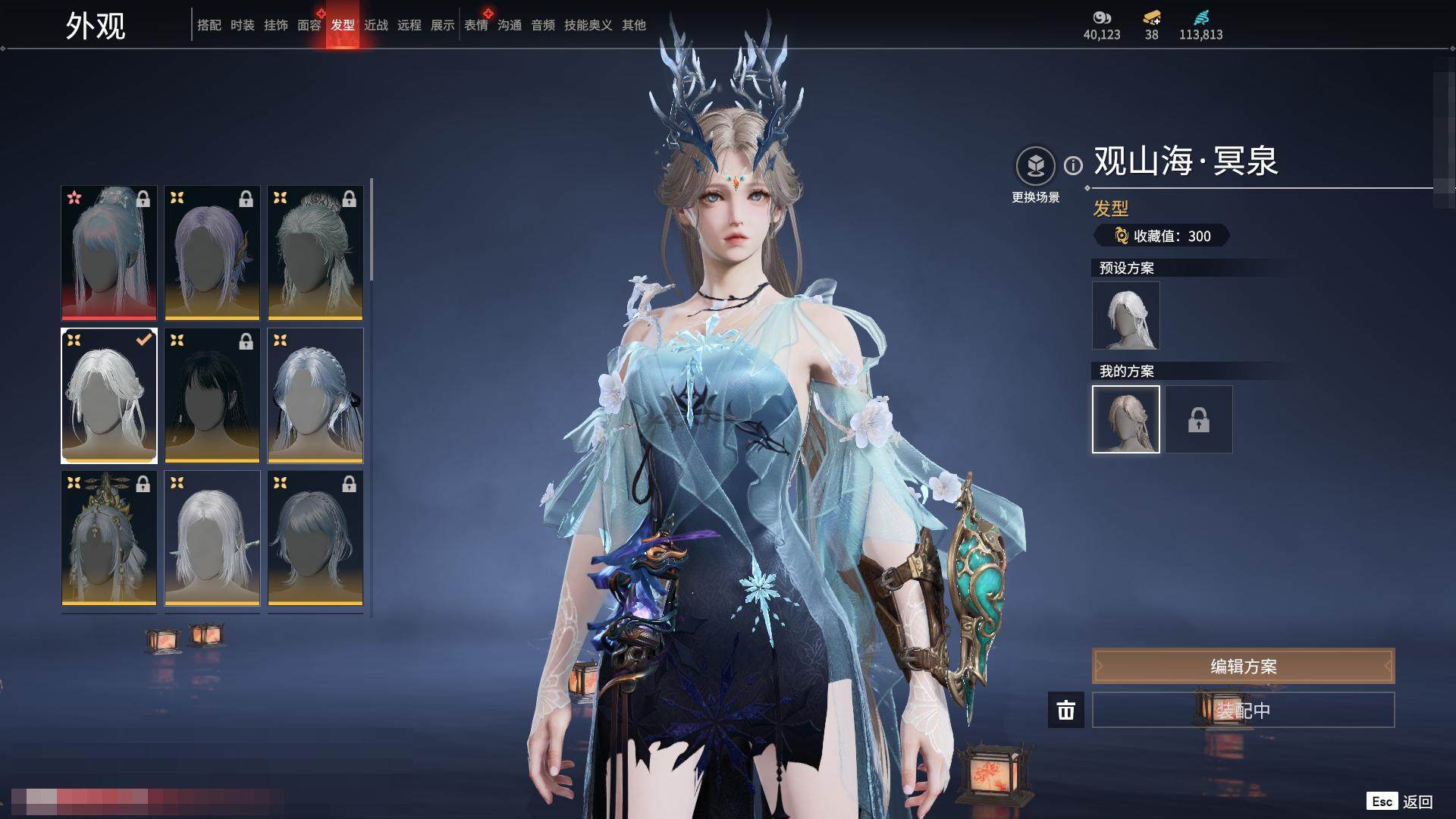Select the locked purple hairstyle card
Image resolution: width=1456 pixels, height=819 pixels.
(212, 253)
